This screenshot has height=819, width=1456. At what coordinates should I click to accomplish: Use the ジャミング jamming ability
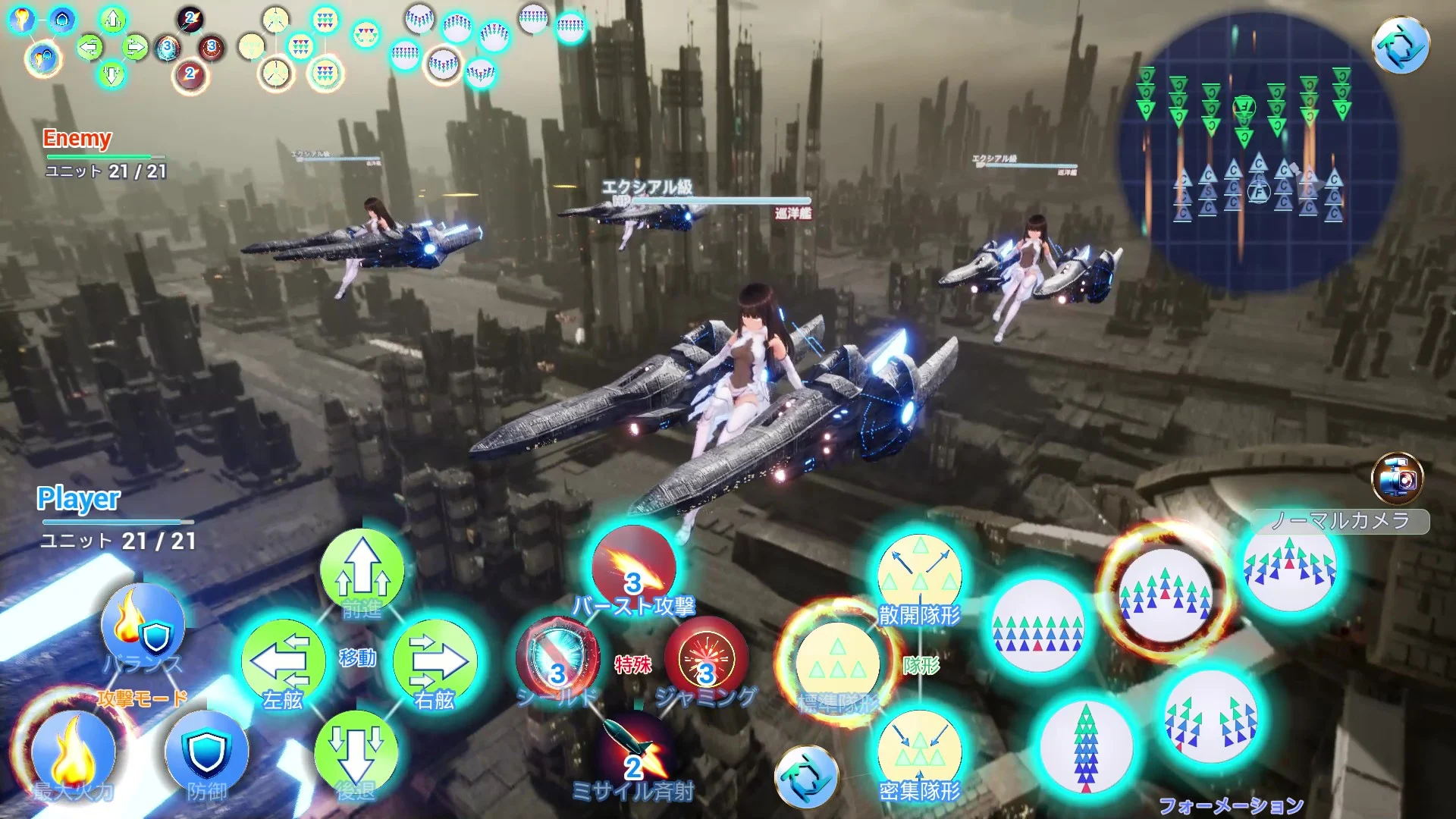click(x=706, y=658)
